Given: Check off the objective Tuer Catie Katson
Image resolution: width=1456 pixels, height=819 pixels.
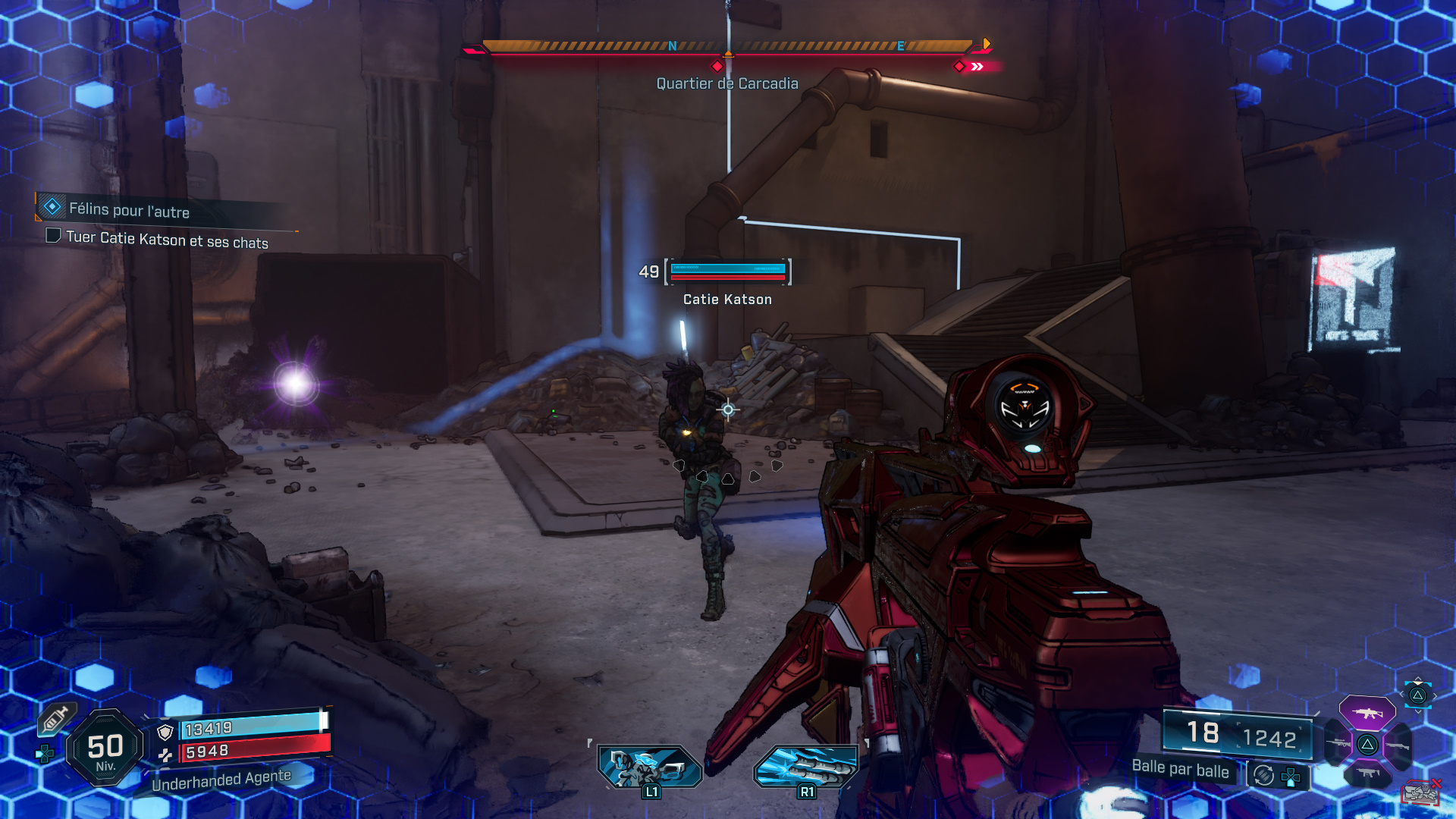Looking at the screenshot, I should point(53,237).
